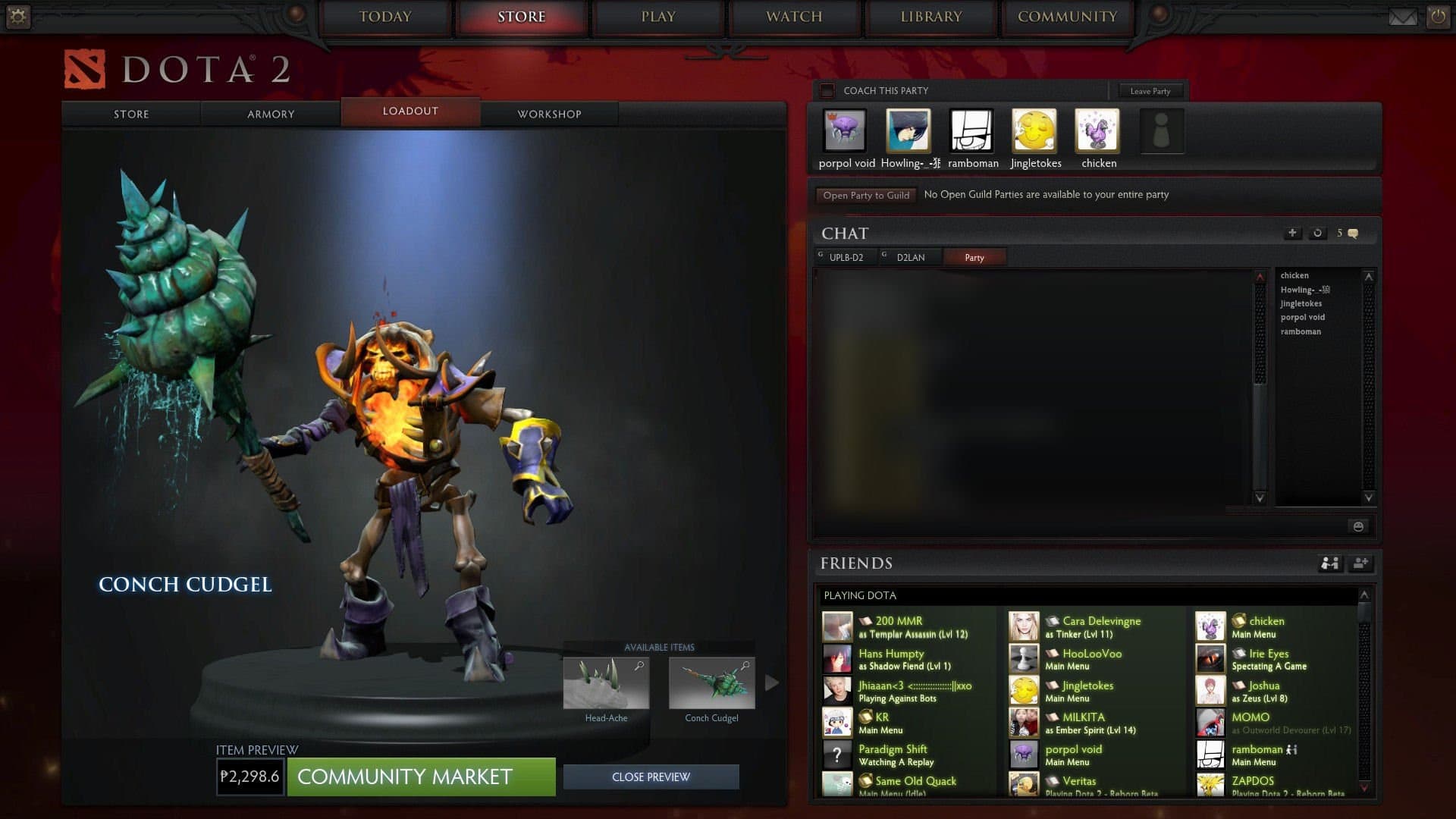Select the Head-Ache item thumbnail

(606, 683)
